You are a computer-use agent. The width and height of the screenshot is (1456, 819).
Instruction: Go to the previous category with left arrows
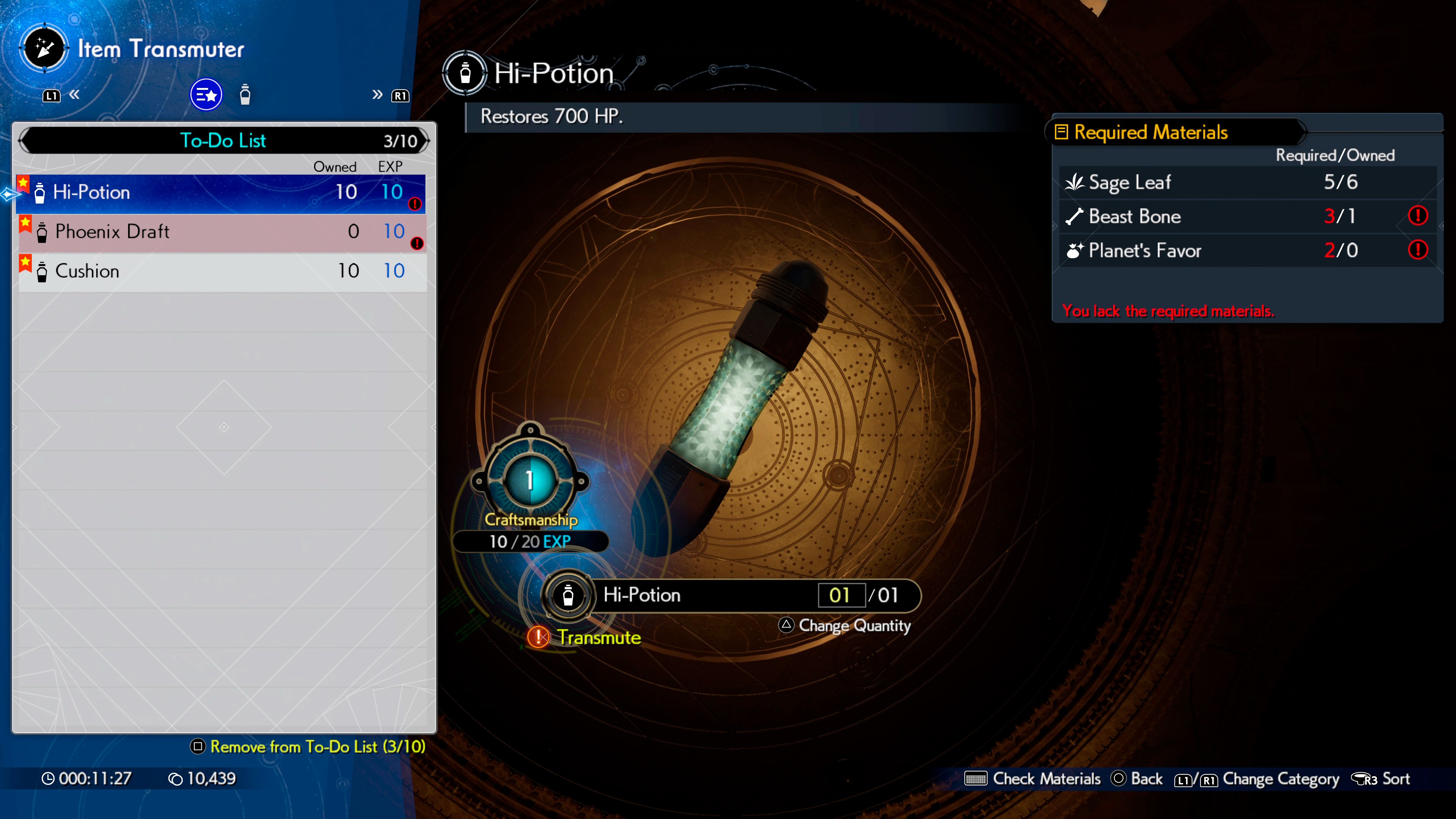coord(74,95)
